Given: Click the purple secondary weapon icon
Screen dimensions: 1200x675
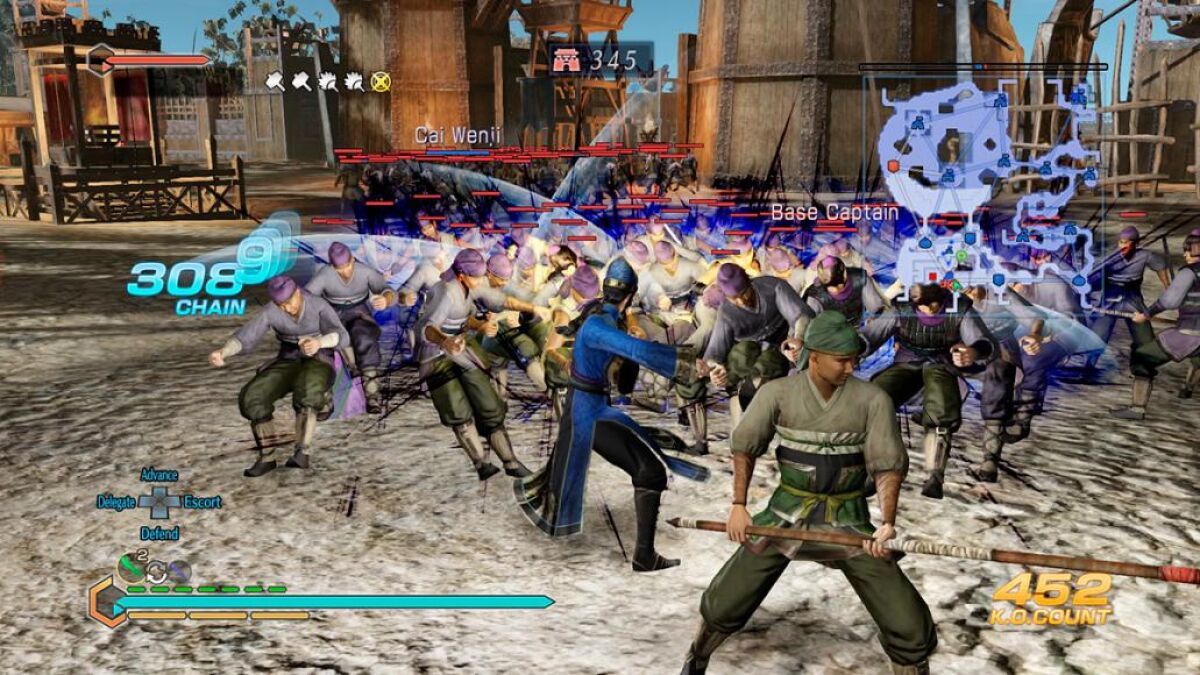Looking at the screenshot, I should 179,571.
